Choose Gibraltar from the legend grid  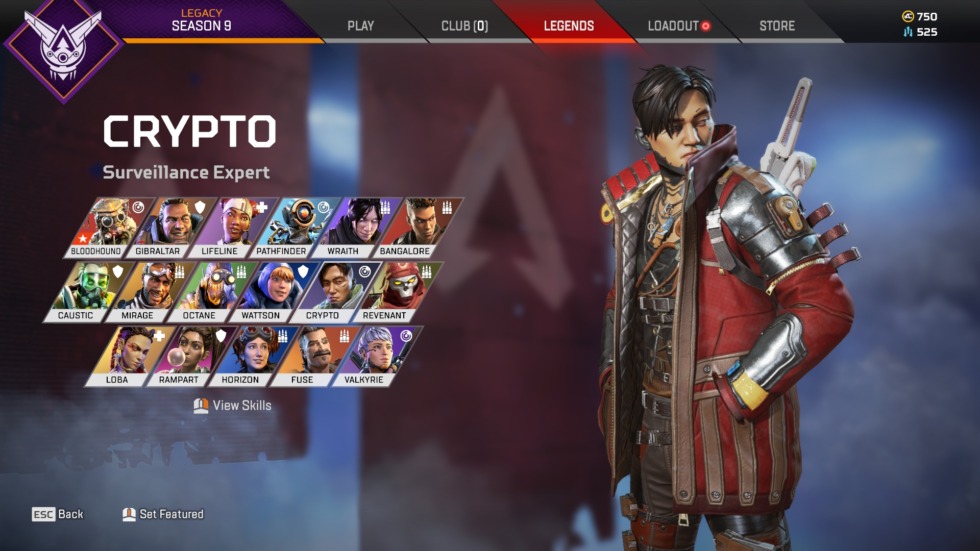coord(162,226)
